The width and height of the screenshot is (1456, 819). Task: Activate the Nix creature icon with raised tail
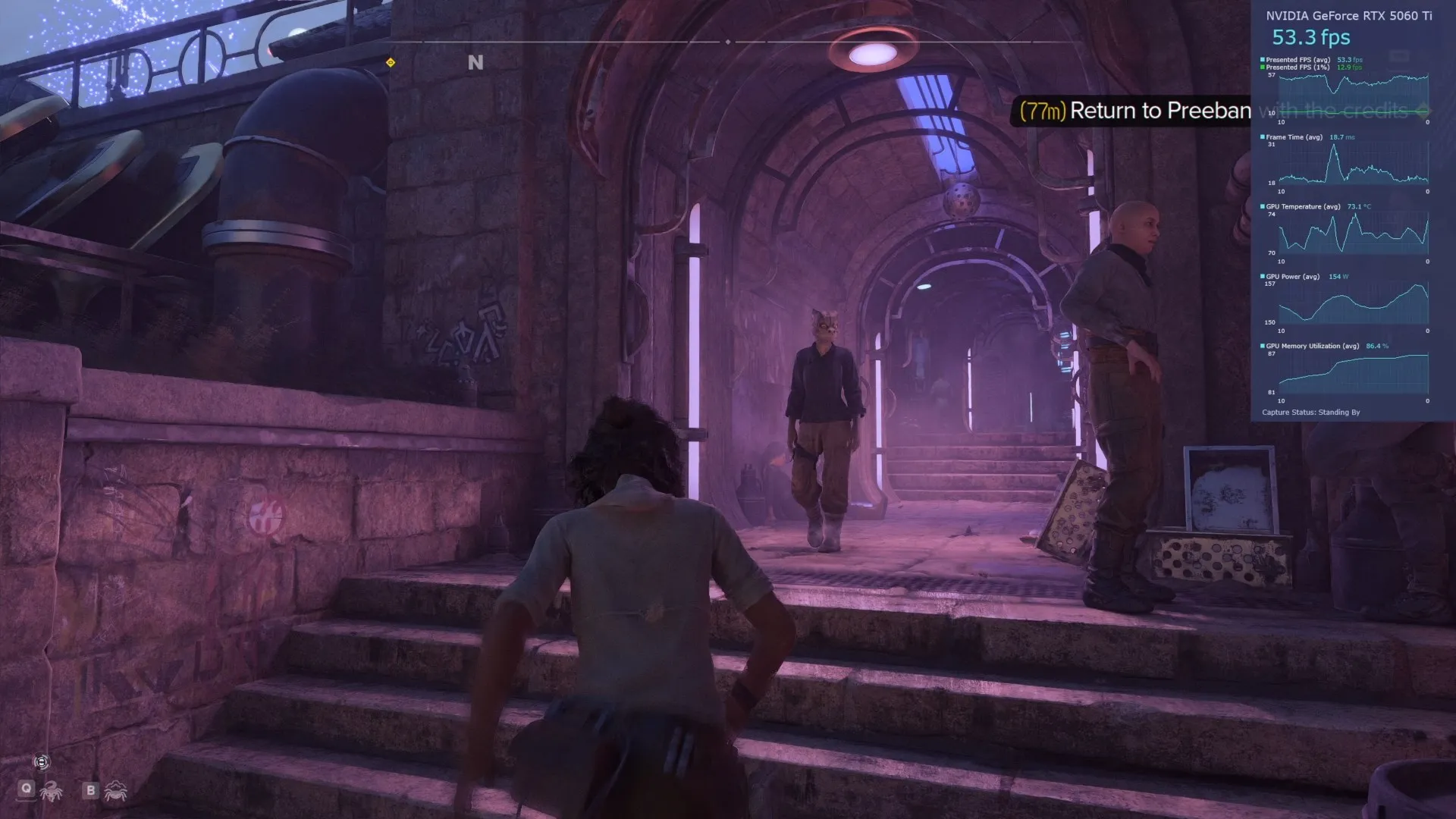tap(52, 791)
